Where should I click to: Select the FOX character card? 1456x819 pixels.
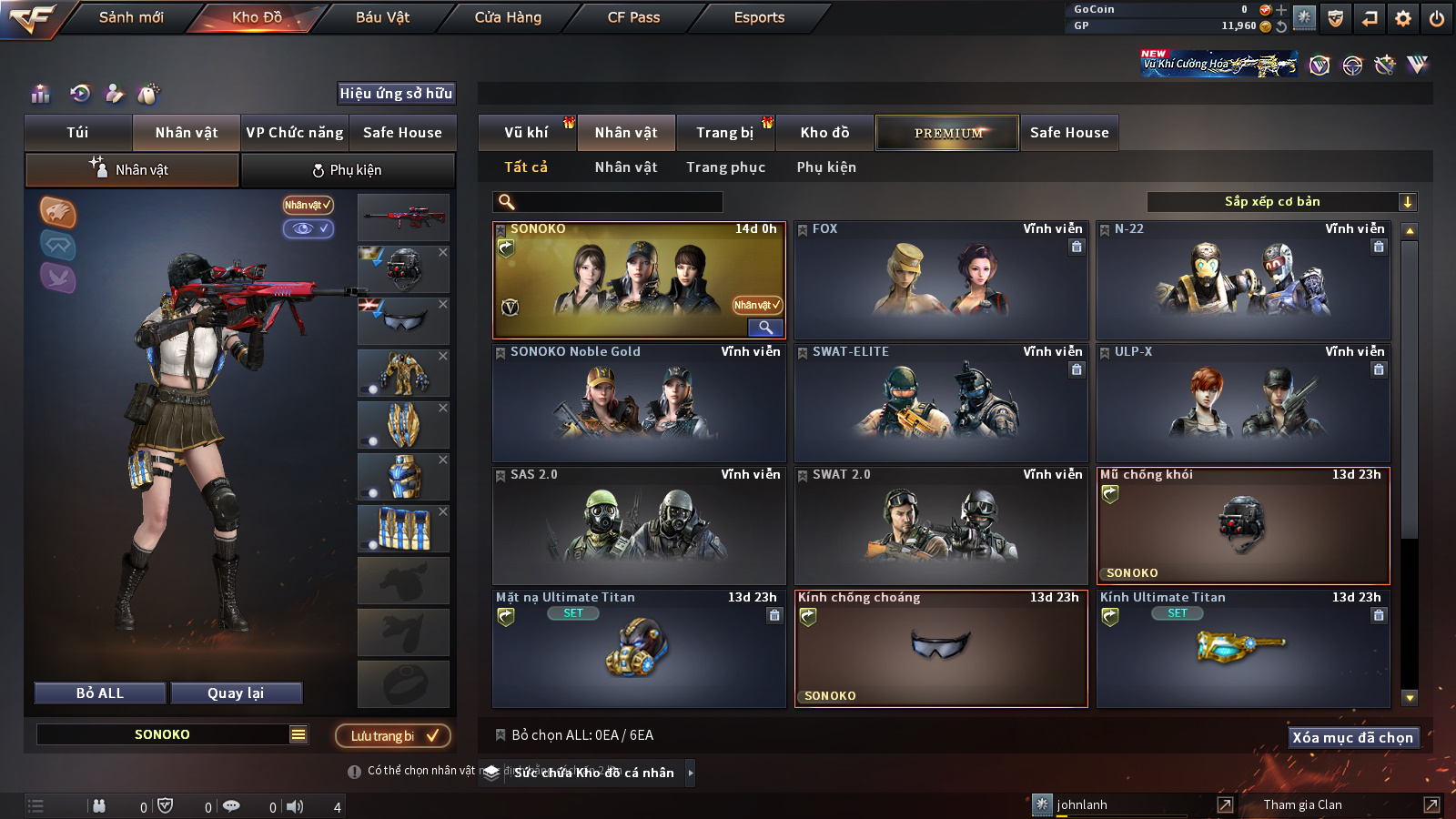click(x=941, y=280)
